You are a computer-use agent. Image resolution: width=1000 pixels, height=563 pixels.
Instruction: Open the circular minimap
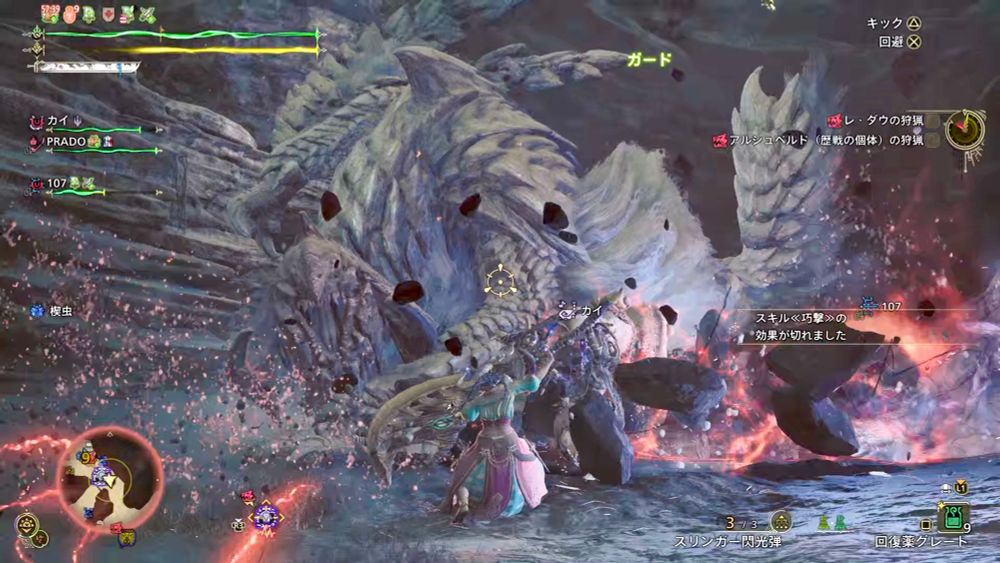point(110,476)
